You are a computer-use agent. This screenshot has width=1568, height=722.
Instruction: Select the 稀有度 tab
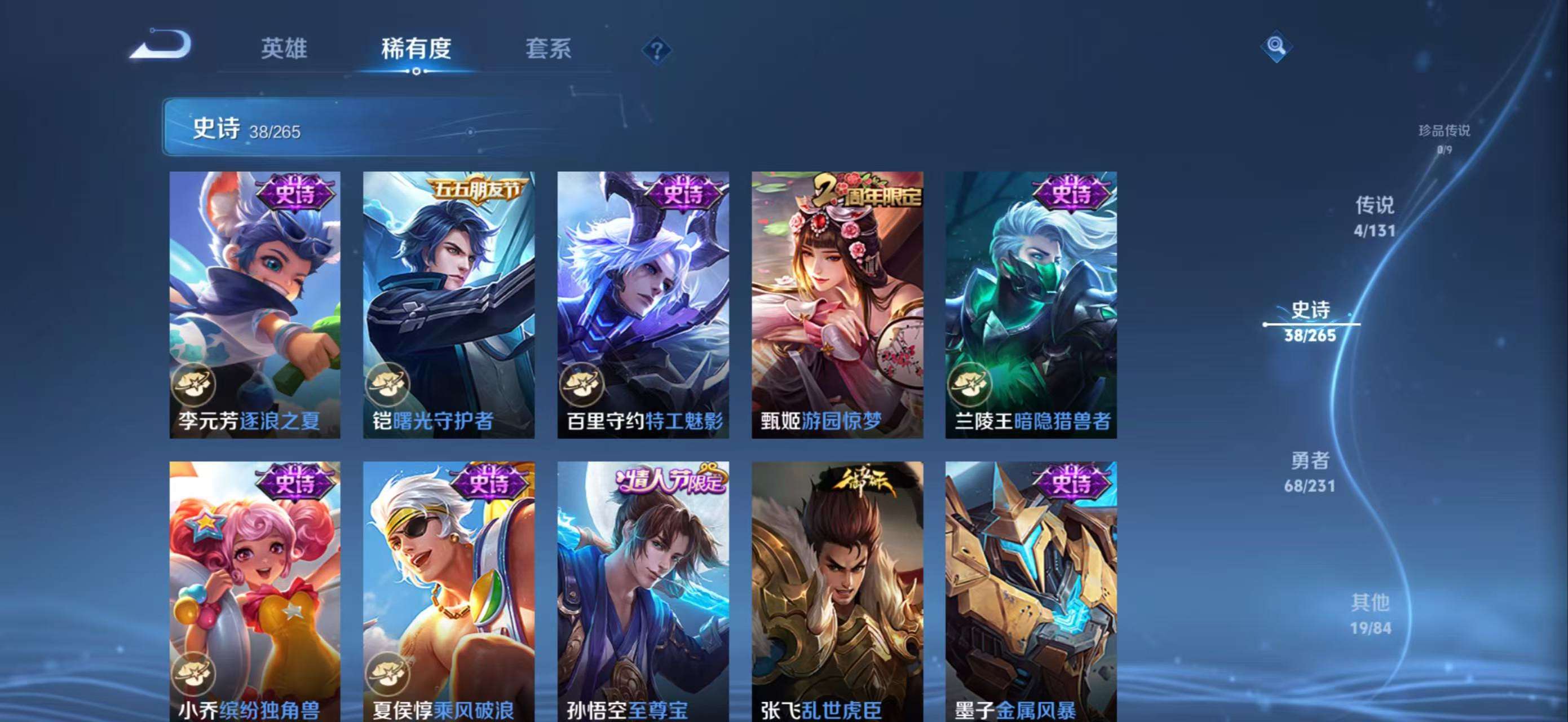tap(416, 49)
